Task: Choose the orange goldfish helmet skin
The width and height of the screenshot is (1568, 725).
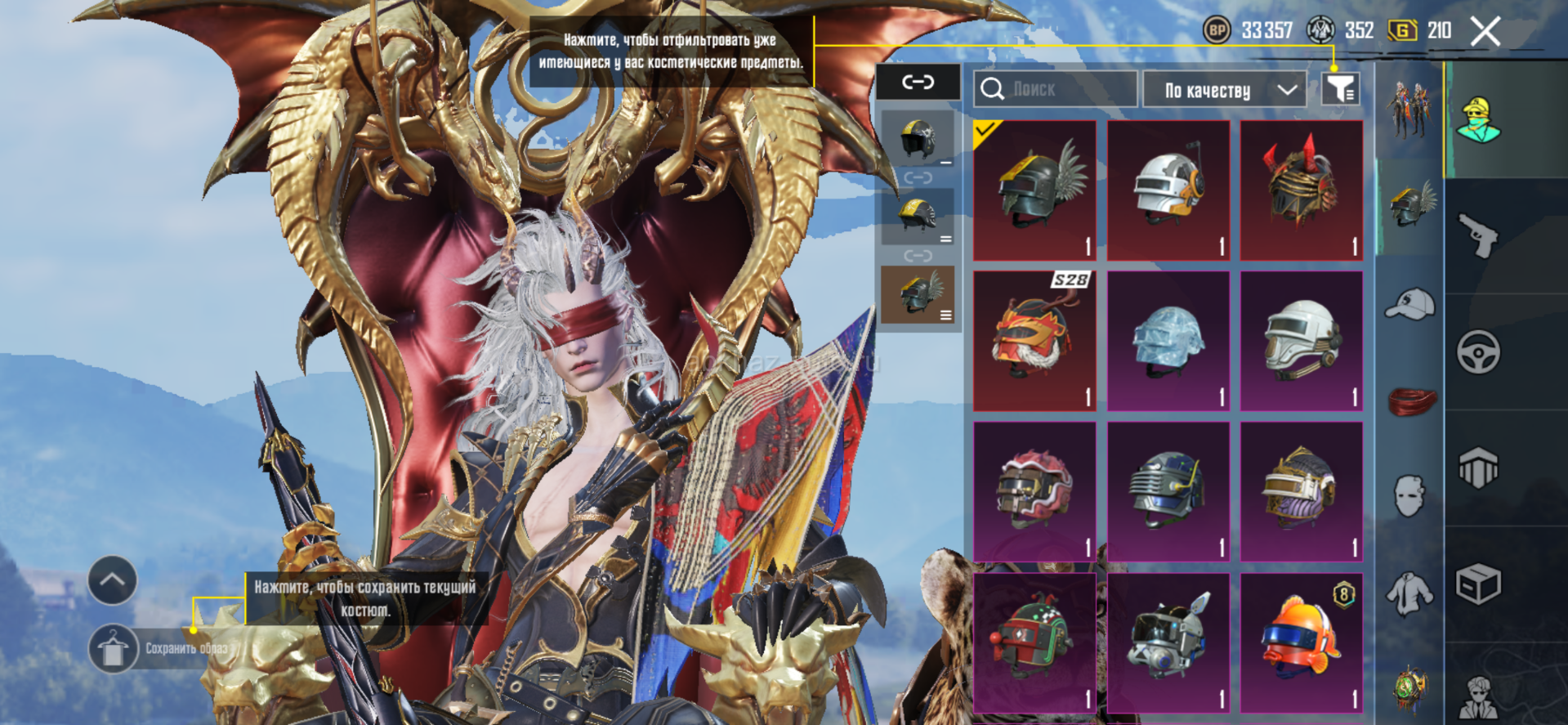Action: (1302, 642)
